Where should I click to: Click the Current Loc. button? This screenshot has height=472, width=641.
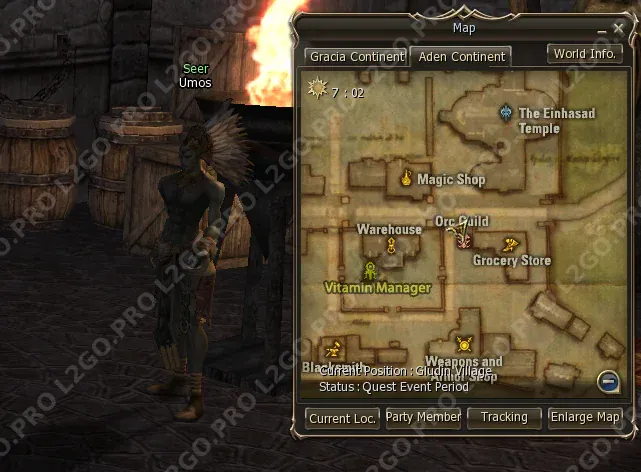[343, 418]
